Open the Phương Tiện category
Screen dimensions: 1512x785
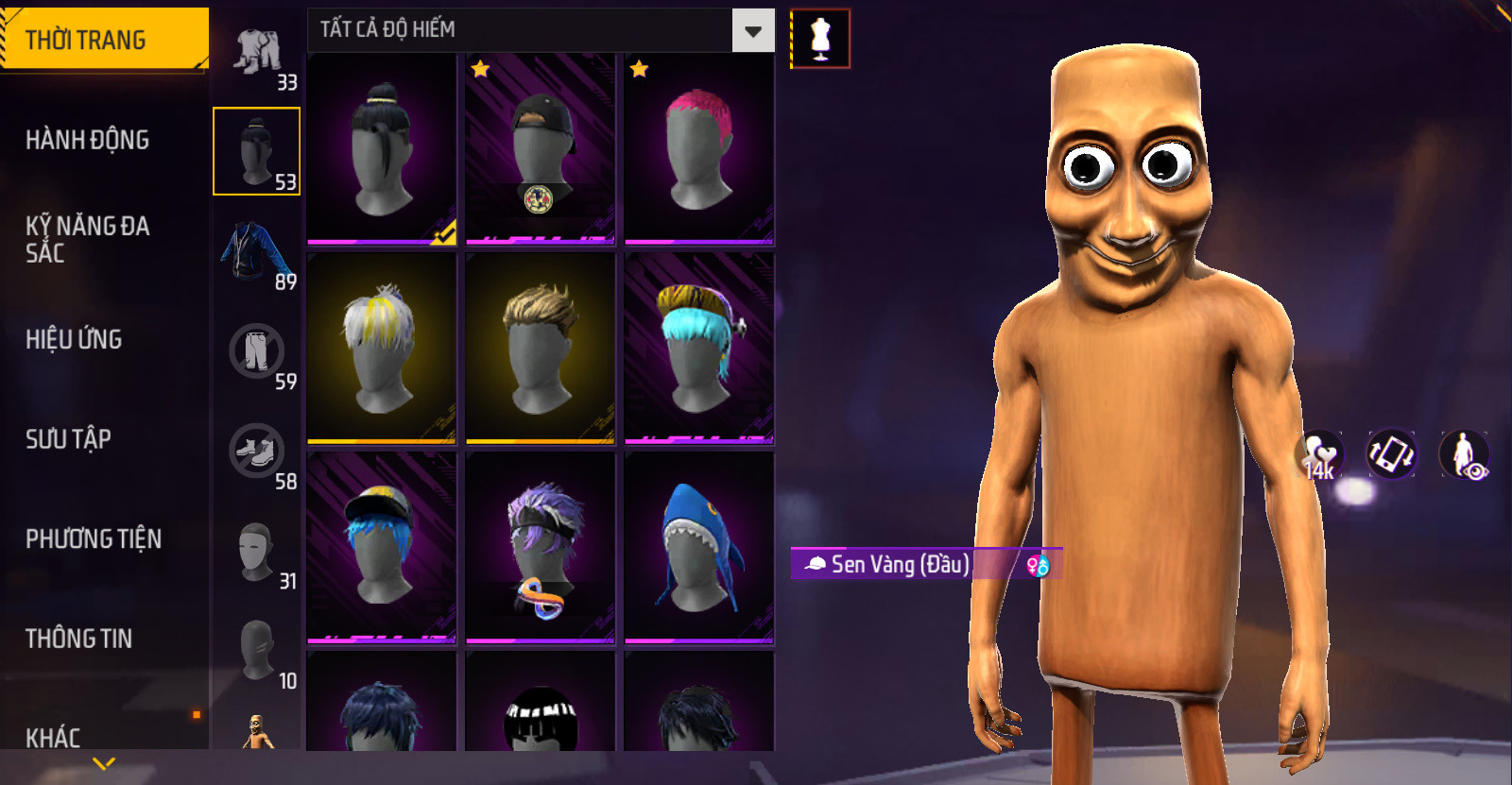[94, 538]
